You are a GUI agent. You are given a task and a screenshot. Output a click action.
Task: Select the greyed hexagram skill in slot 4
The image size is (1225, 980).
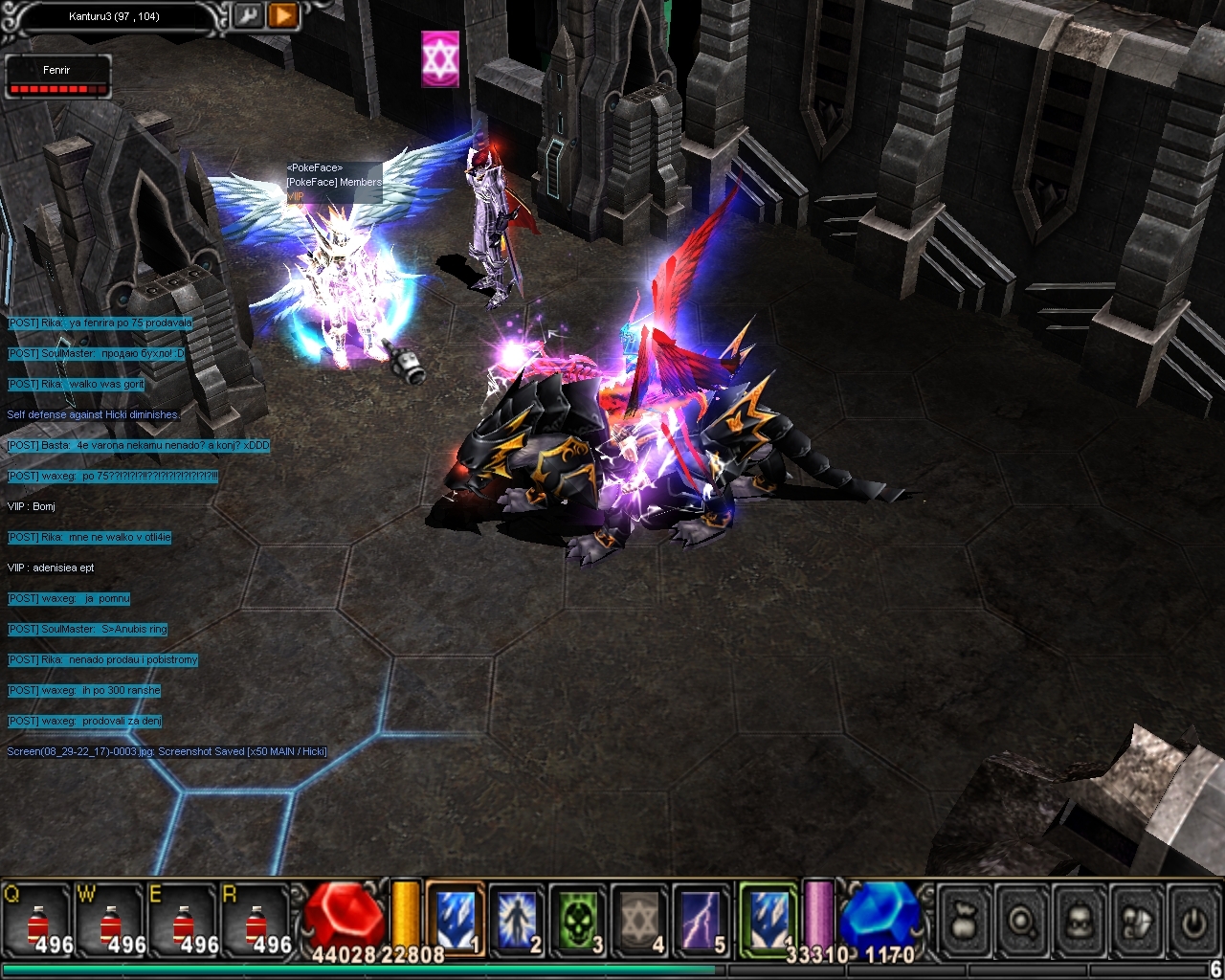tap(639, 919)
